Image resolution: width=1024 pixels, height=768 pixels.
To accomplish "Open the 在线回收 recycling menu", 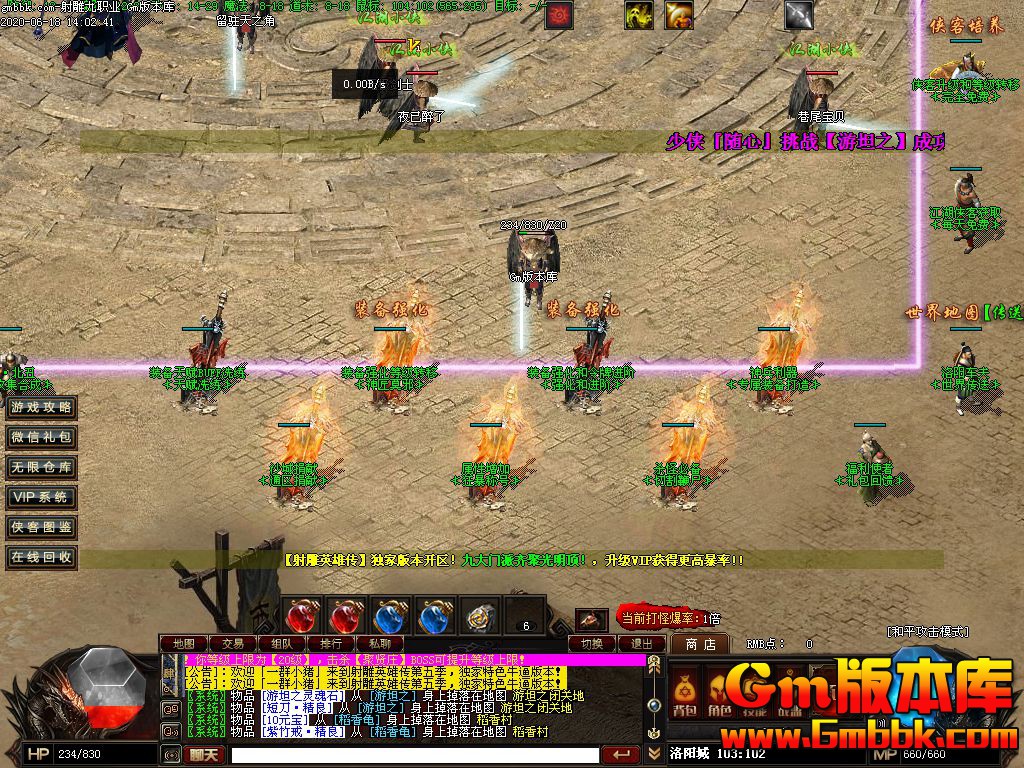I will point(41,557).
